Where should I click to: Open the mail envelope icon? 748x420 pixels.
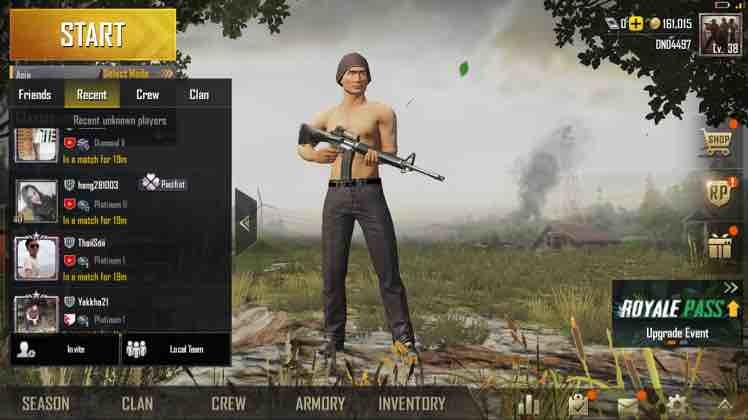pos(628,404)
